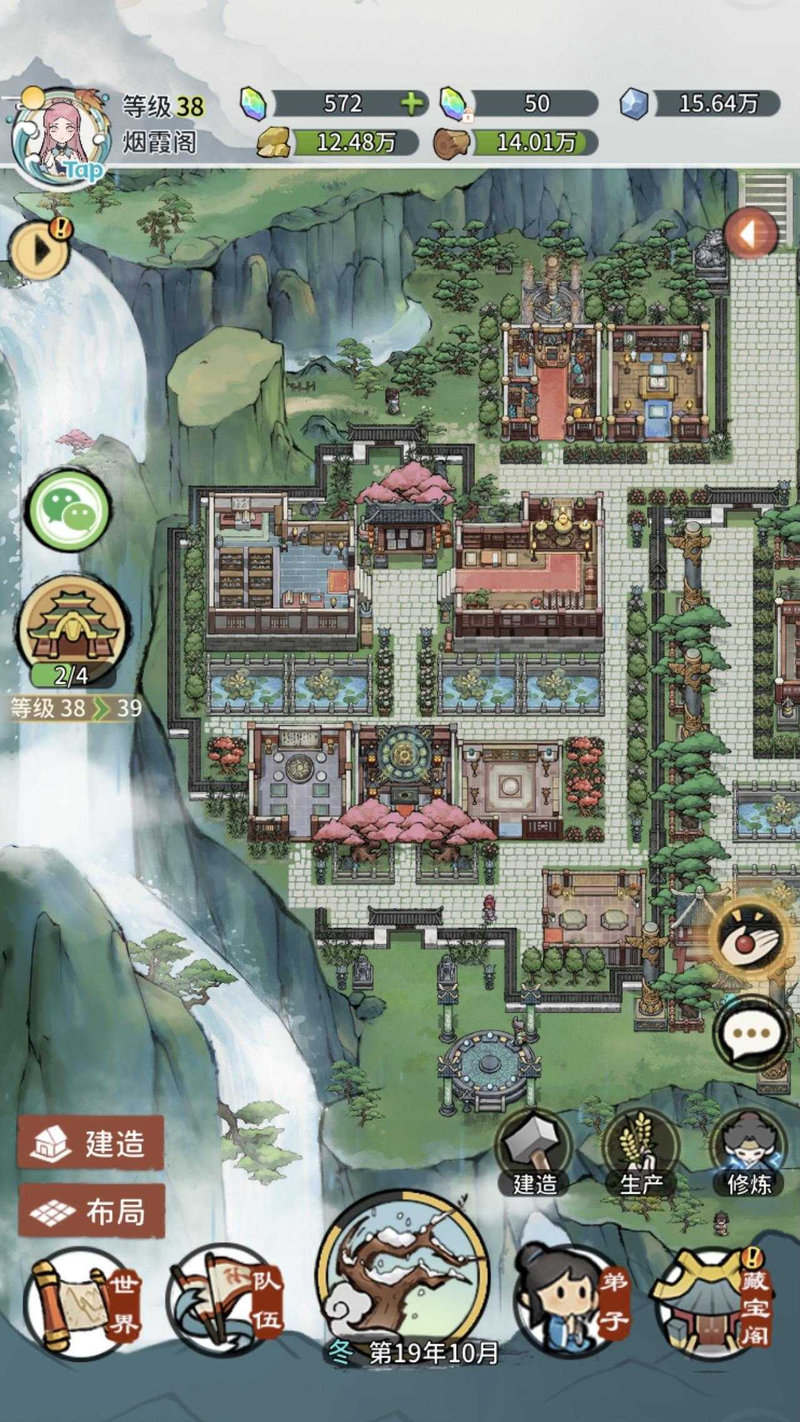Open the 布局 layout button
The image size is (800, 1422).
(91, 1212)
